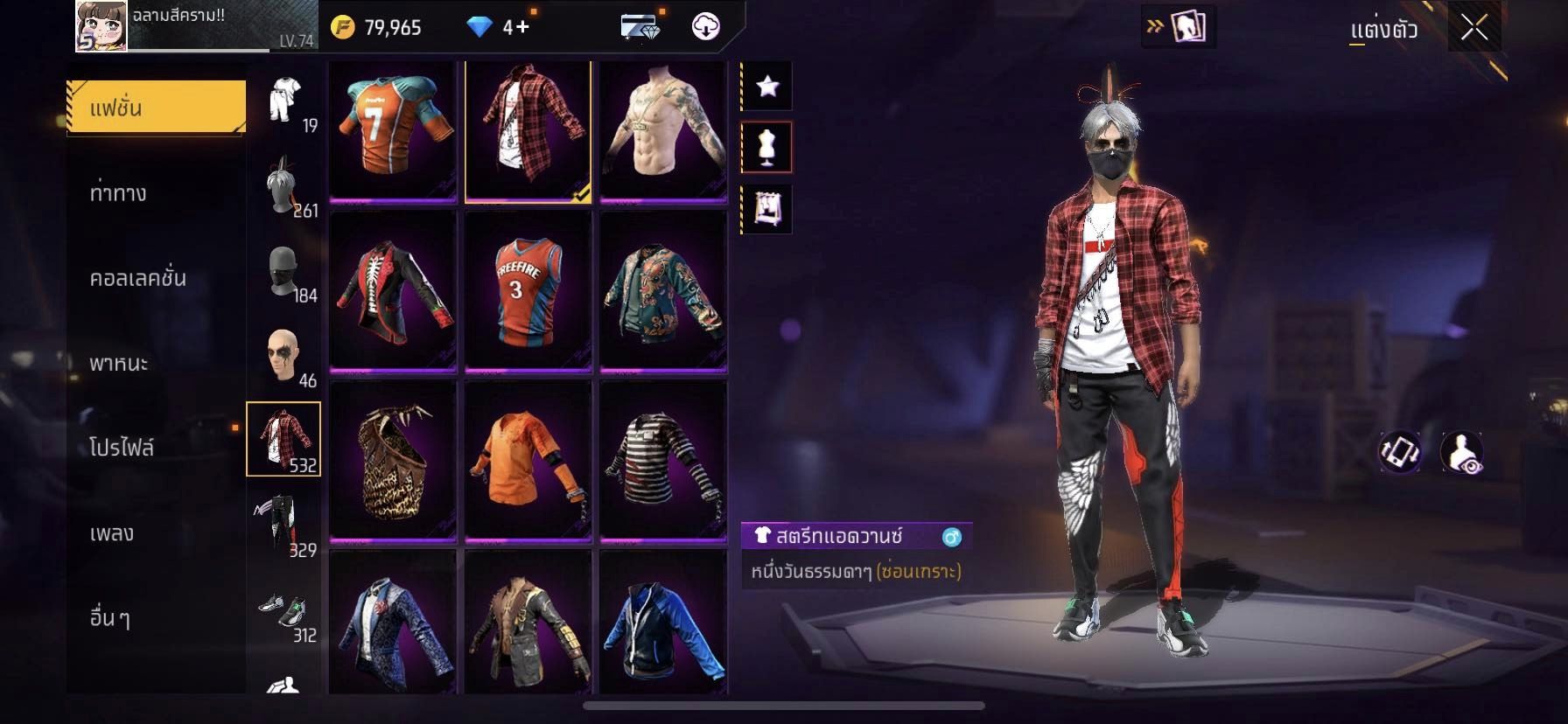The image size is (1568, 724).
Task: Select the แฟชั่น tab
Action: (157, 108)
